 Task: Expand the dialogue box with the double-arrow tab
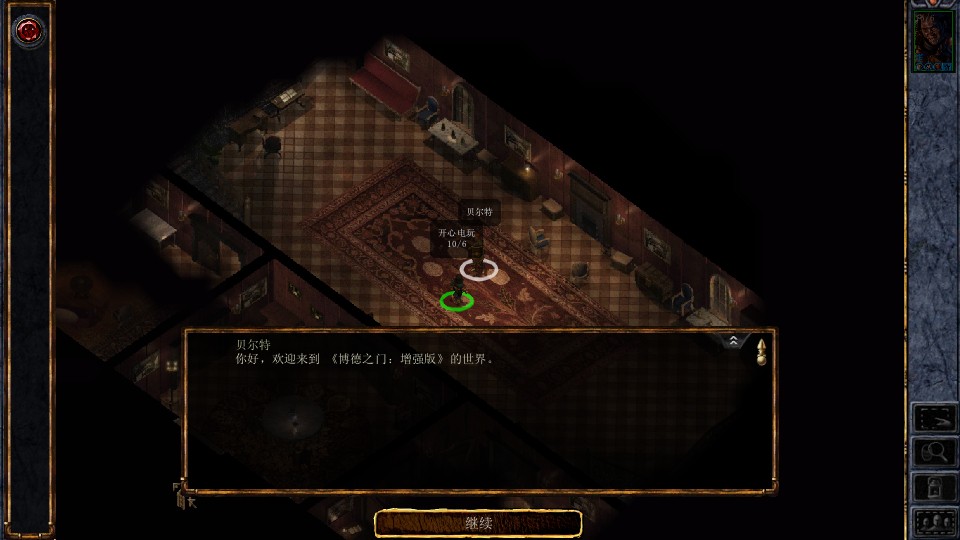734,341
